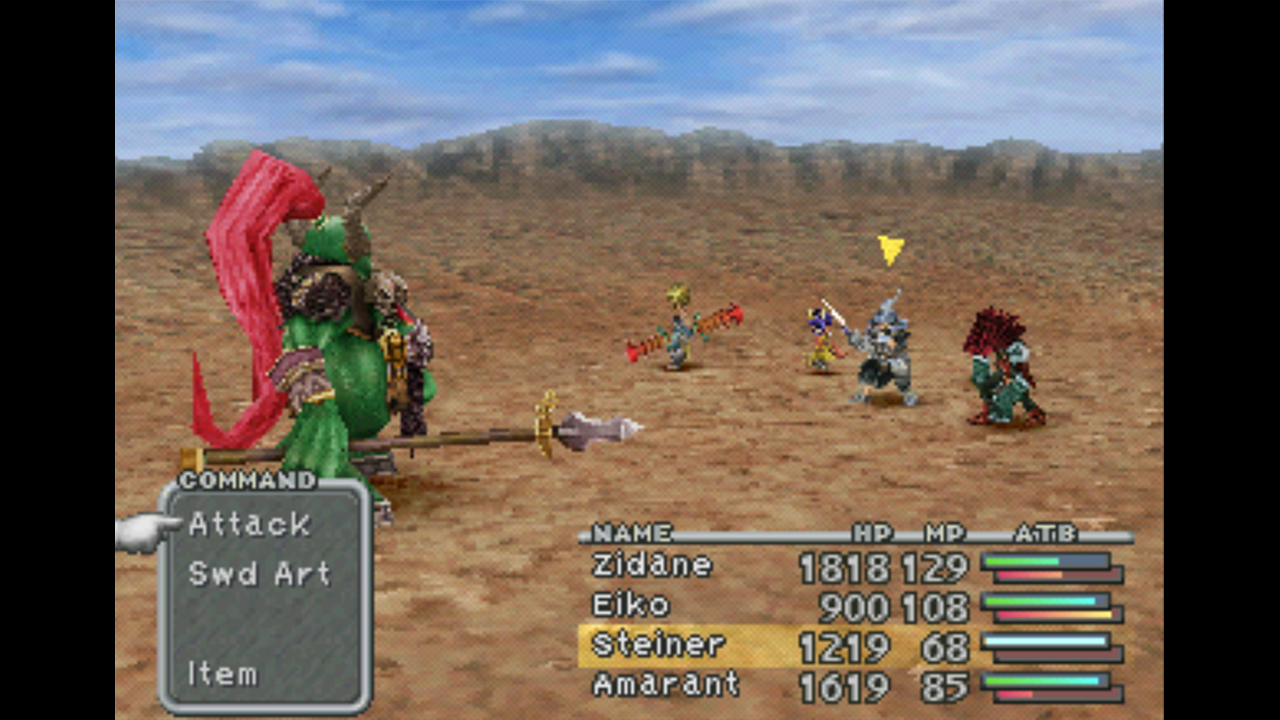Screen dimensions: 1280x720
Task: Open the Item command
Action: click(x=223, y=674)
